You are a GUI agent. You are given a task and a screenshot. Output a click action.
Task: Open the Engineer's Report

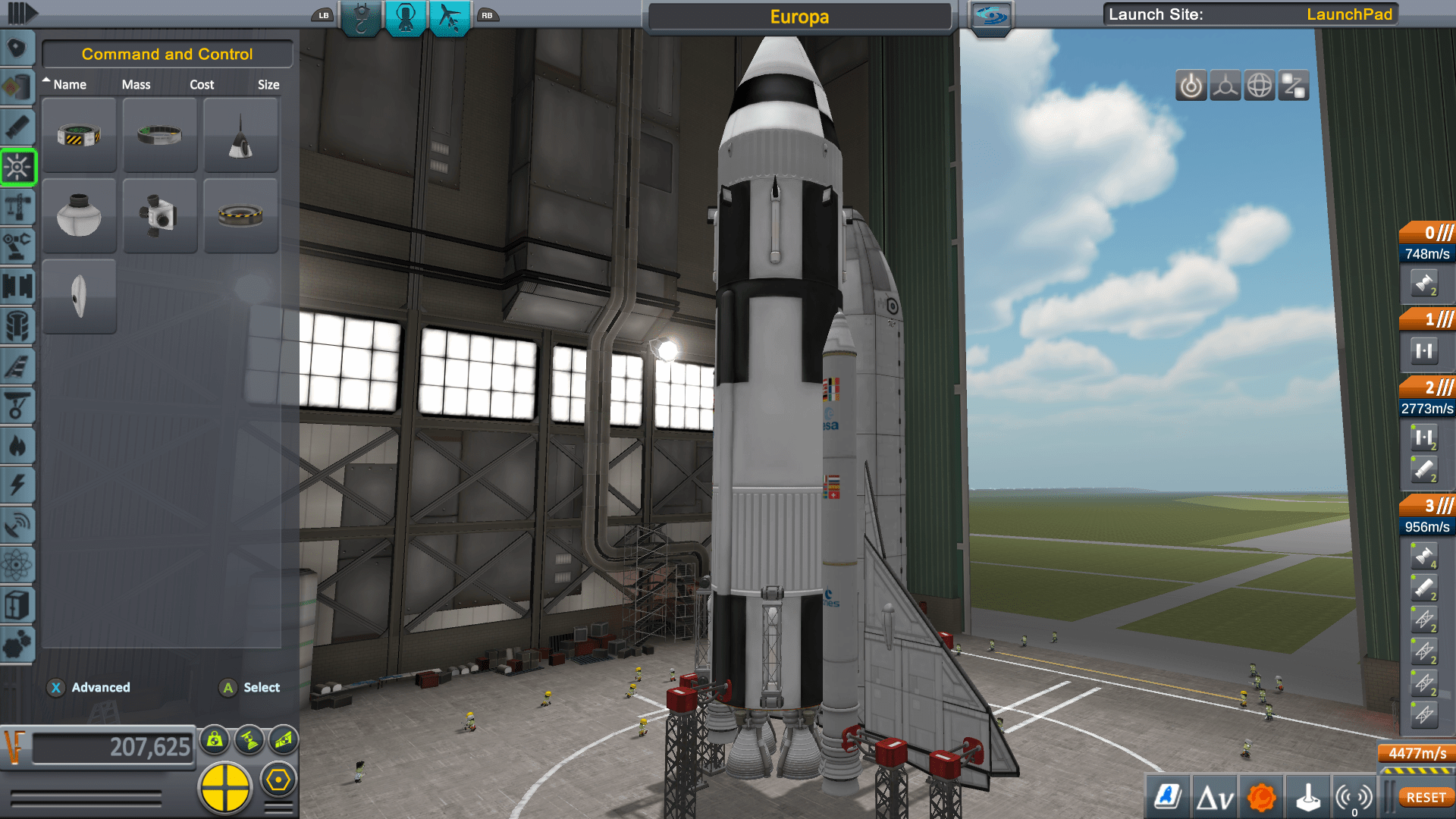pos(1168,796)
